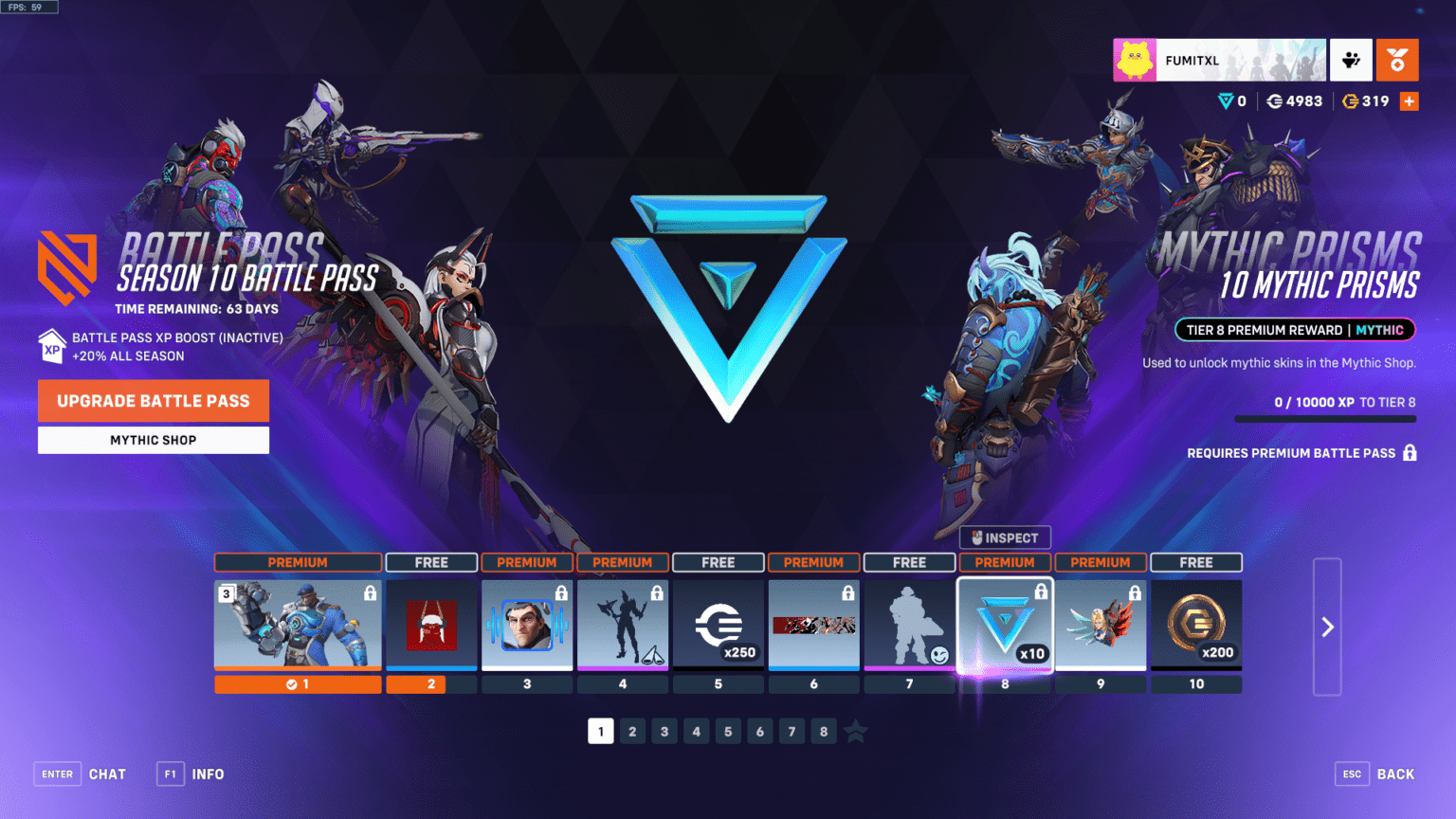
Task: Click the social groups icon top right
Action: click(x=1351, y=60)
